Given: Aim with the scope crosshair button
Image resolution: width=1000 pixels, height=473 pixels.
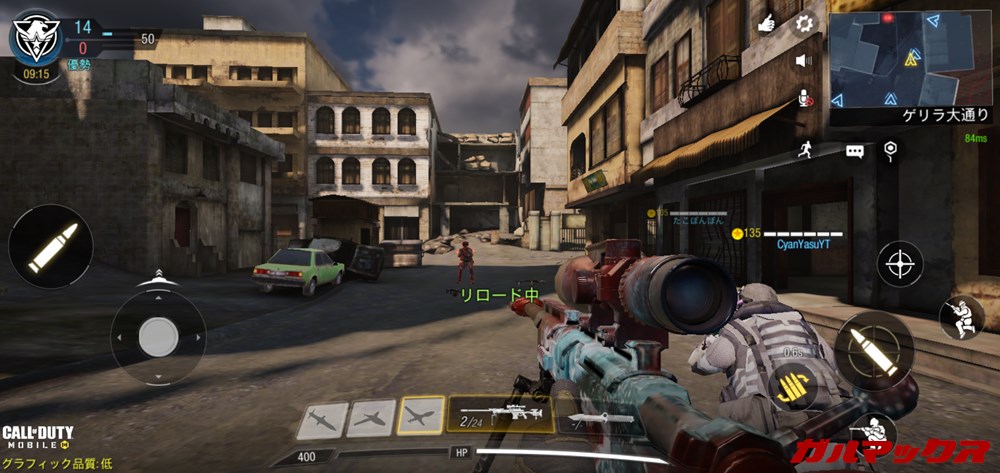Looking at the screenshot, I should coord(900,264).
